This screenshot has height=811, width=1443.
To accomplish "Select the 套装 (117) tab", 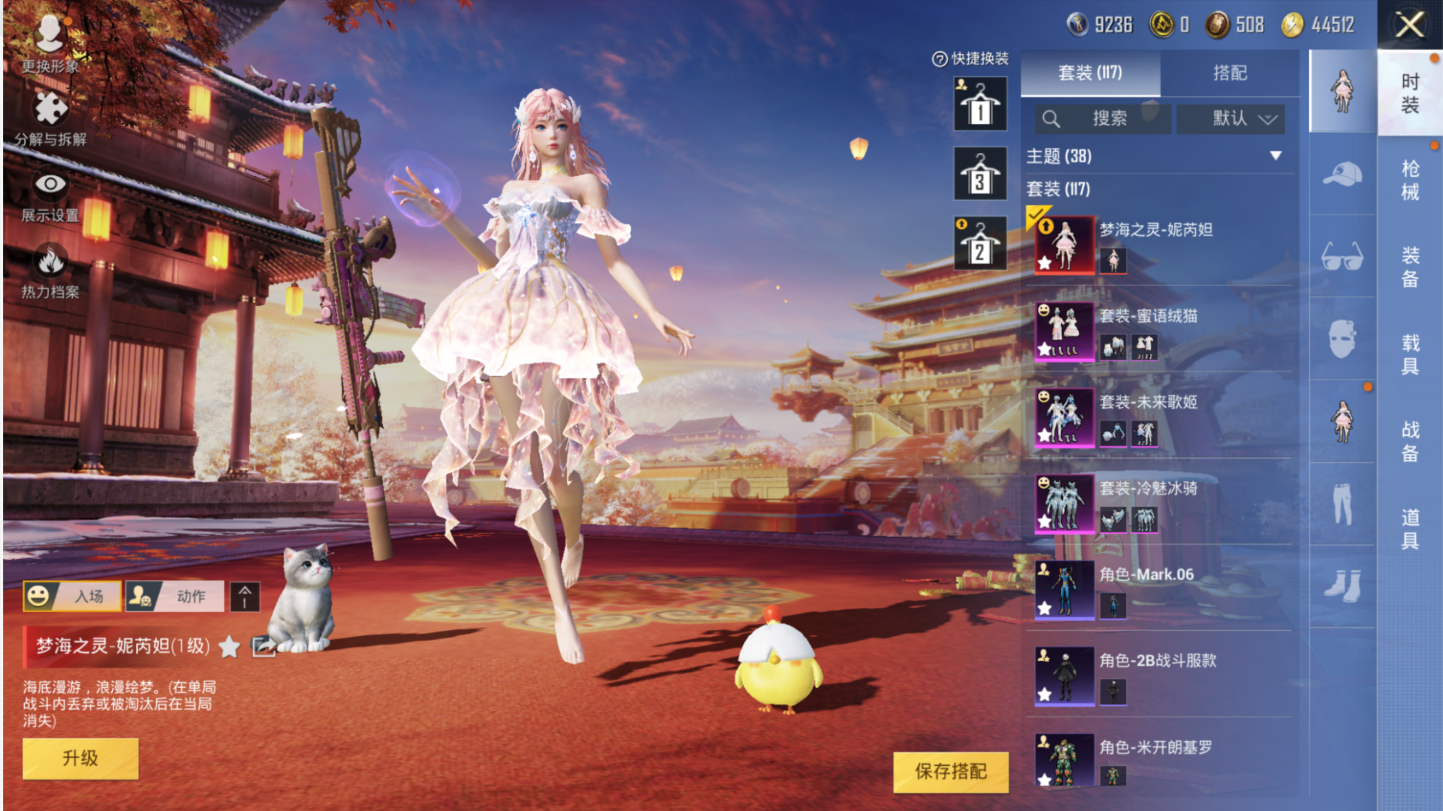I will (x=1090, y=73).
